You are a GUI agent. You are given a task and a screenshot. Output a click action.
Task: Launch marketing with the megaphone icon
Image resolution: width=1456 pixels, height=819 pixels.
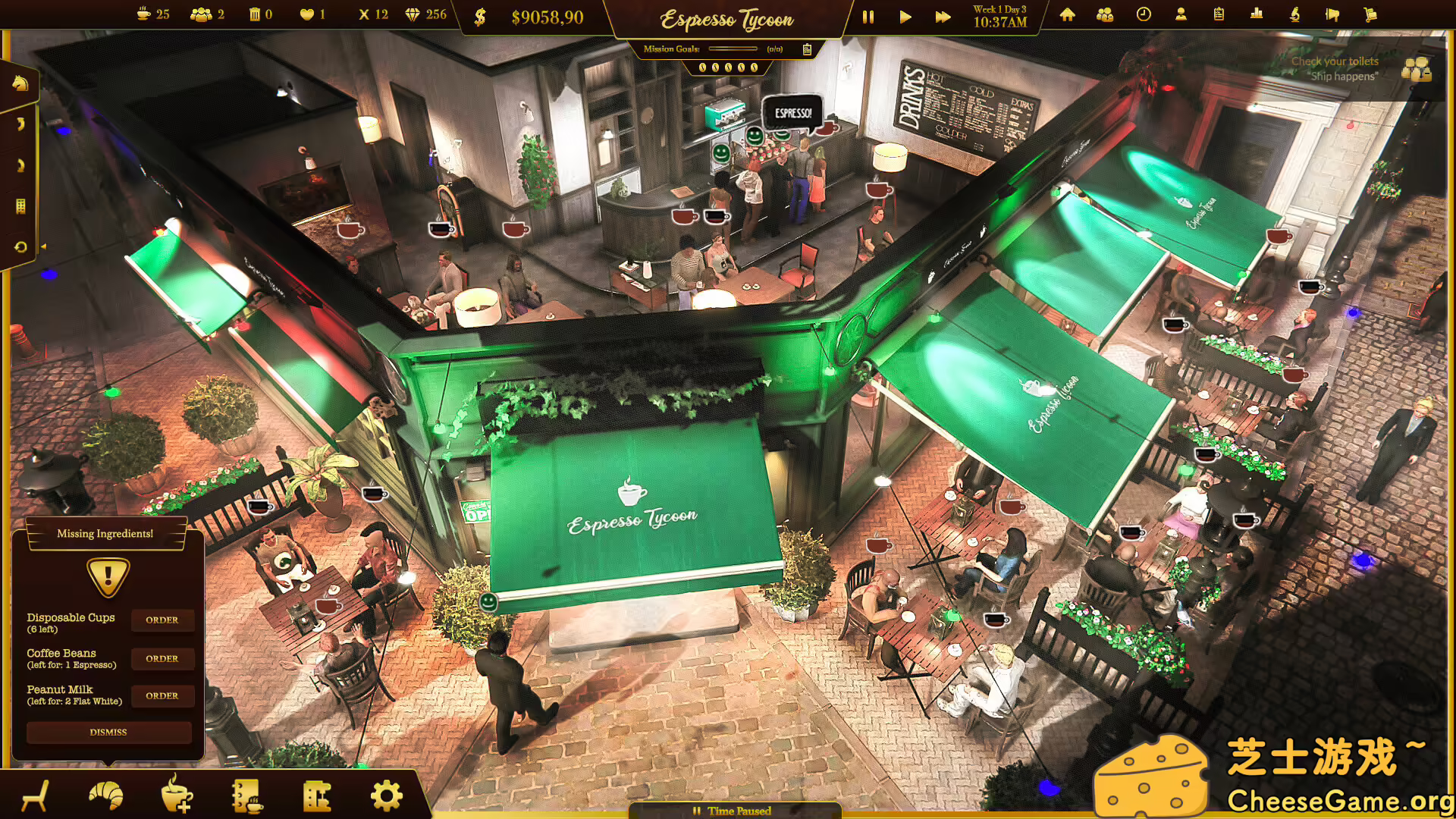point(1332,14)
